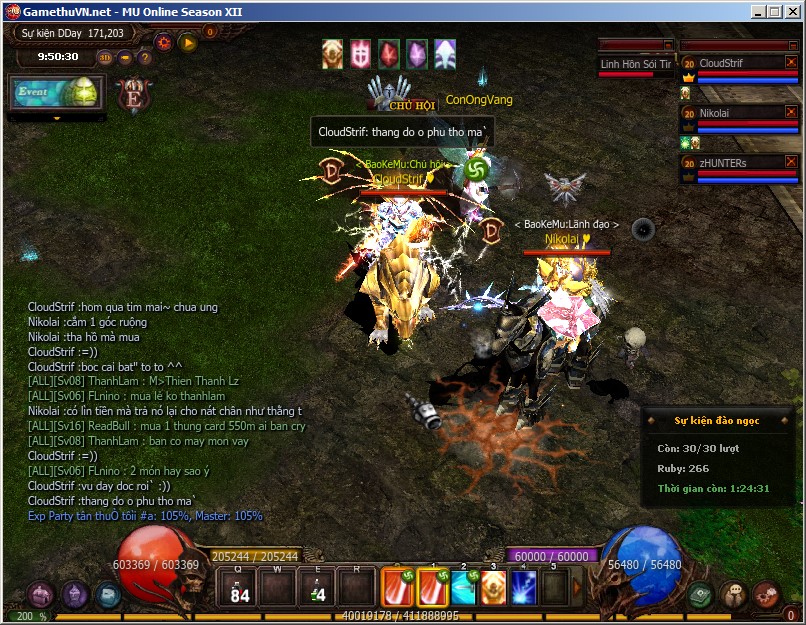Image resolution: width=806 pixels, height=625 pixels.
Task: Use the Q potion slot showing 84
Action: pos(239,588)
